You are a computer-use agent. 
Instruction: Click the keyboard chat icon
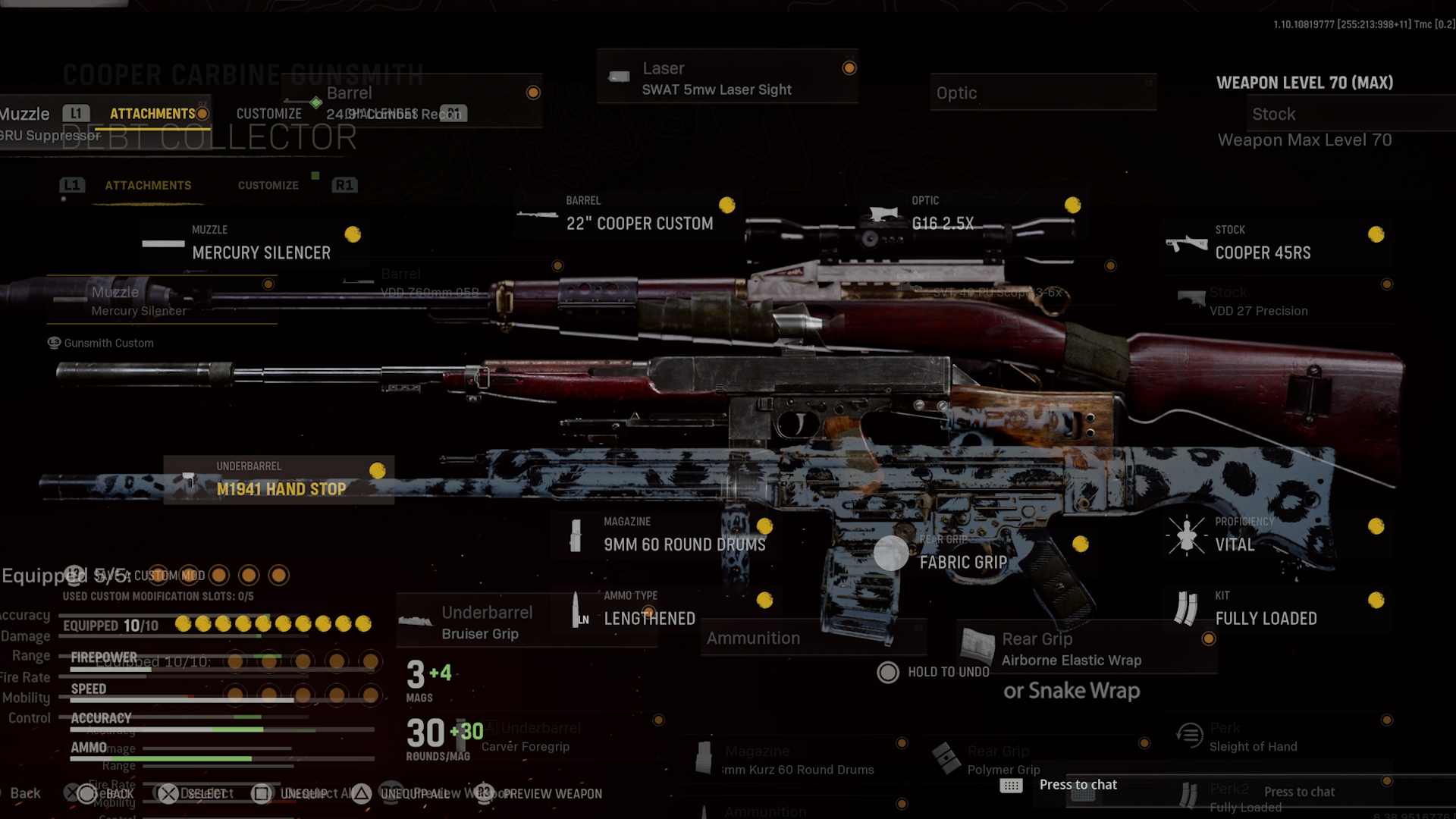pos(1011,786)
